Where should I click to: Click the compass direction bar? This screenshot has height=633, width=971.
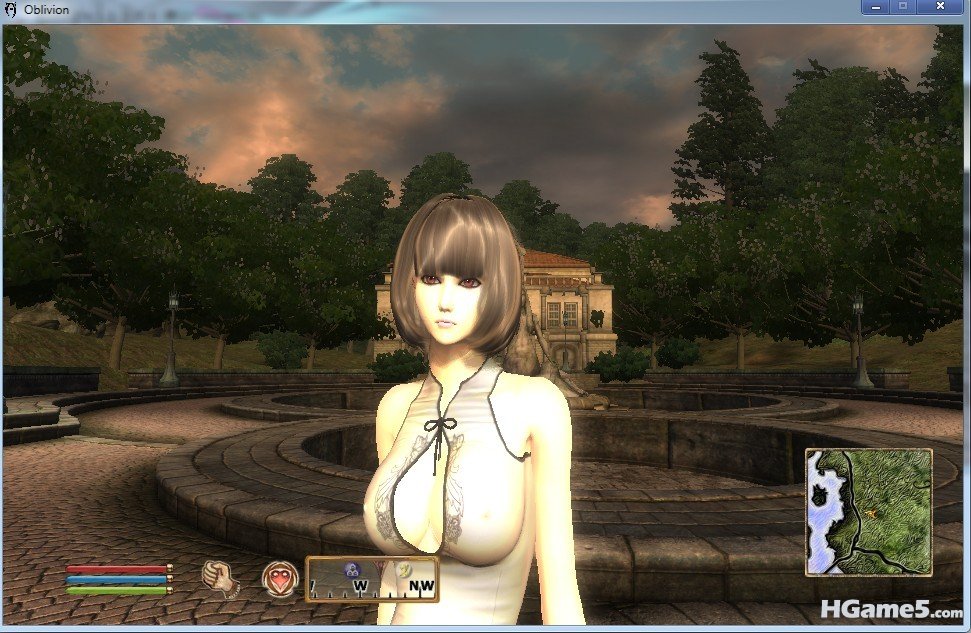pyautogui.click(x=372, y=579)
